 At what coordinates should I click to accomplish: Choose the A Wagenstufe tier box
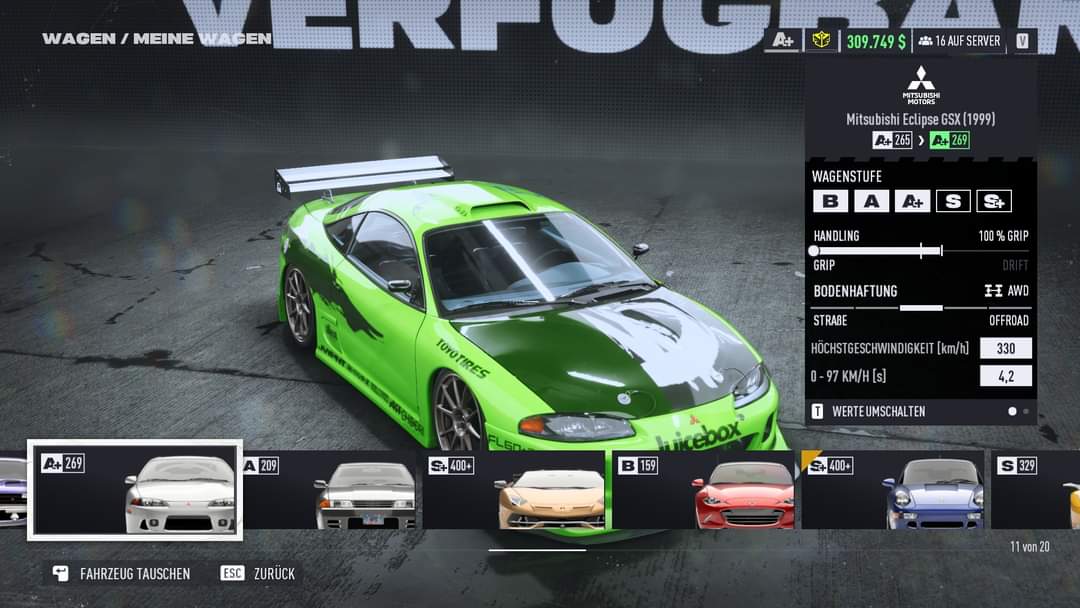(x=871, y=201)
